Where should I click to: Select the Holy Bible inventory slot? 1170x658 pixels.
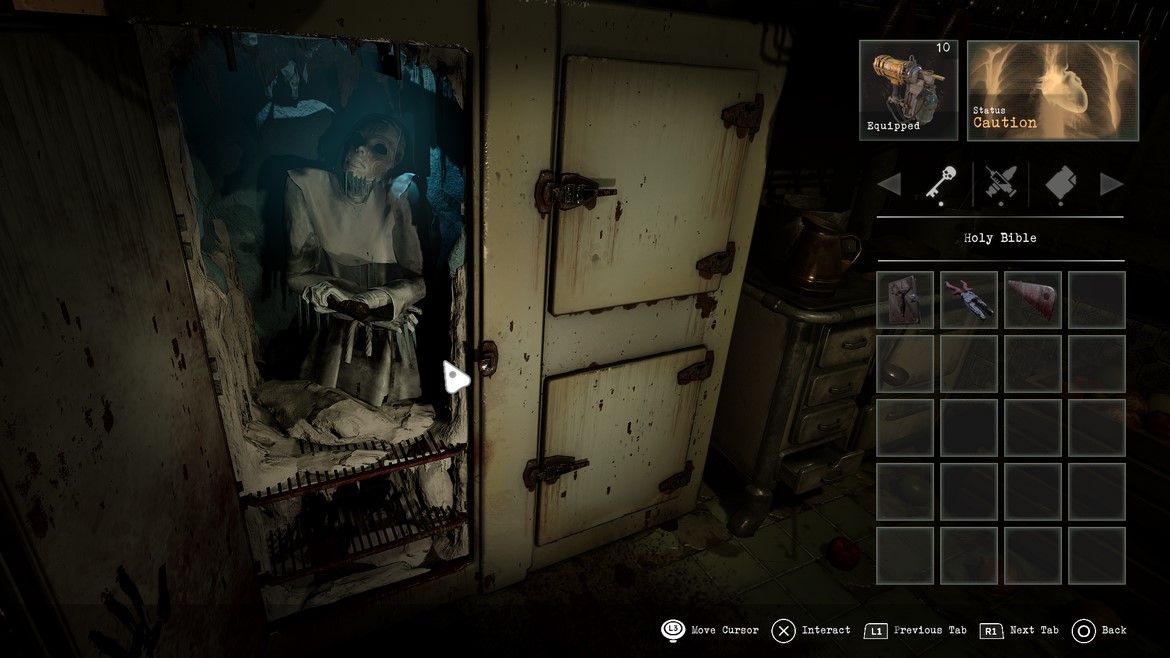[905, 300]
